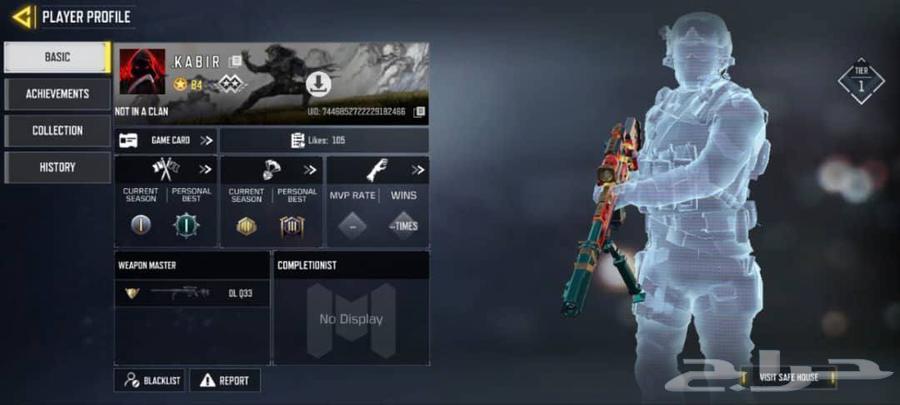Open the Completionist display panel
Viewport: 900px width, 405px height.
(x=350, y=318)
